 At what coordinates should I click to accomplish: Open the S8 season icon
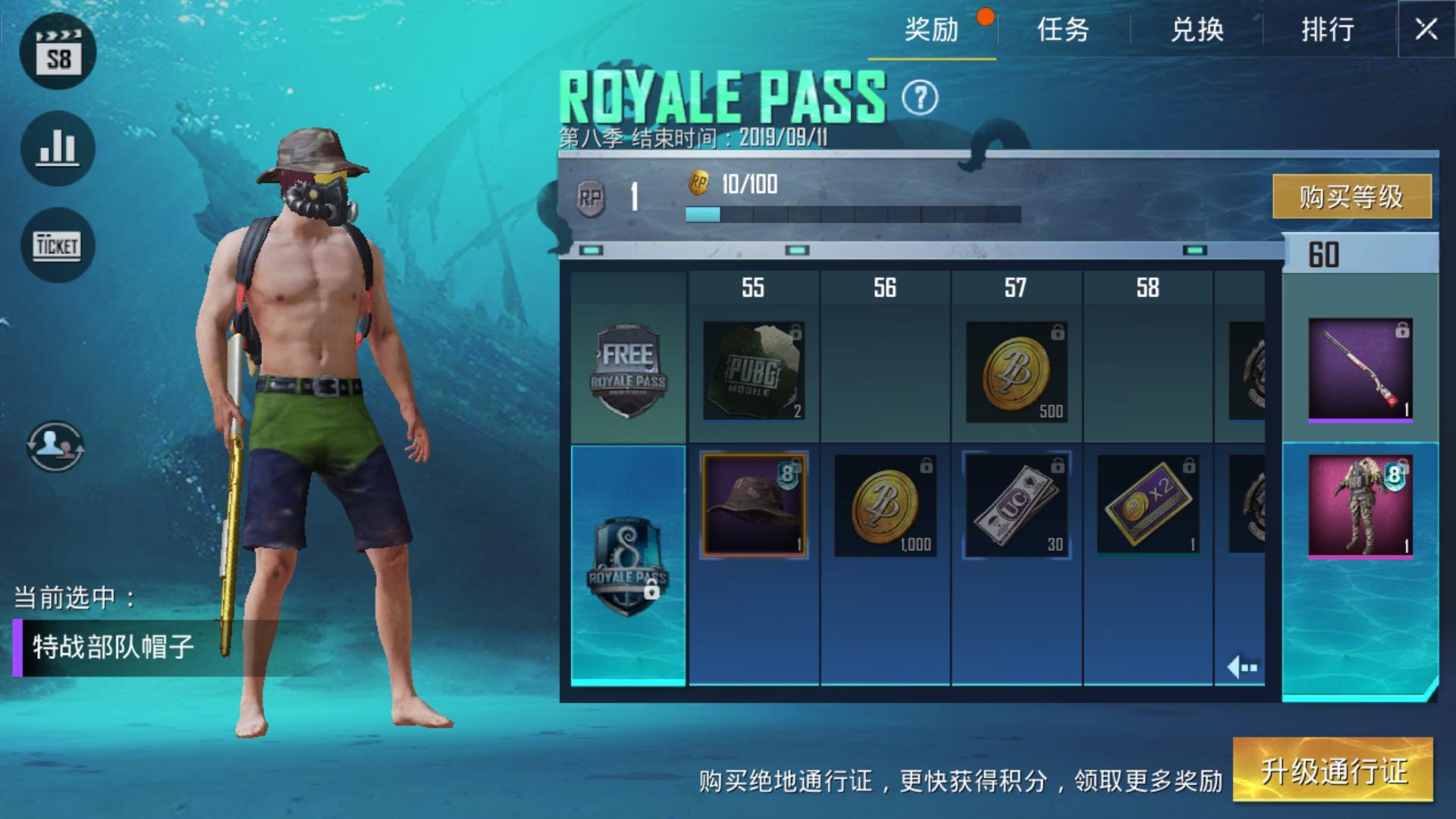(58, 52)
